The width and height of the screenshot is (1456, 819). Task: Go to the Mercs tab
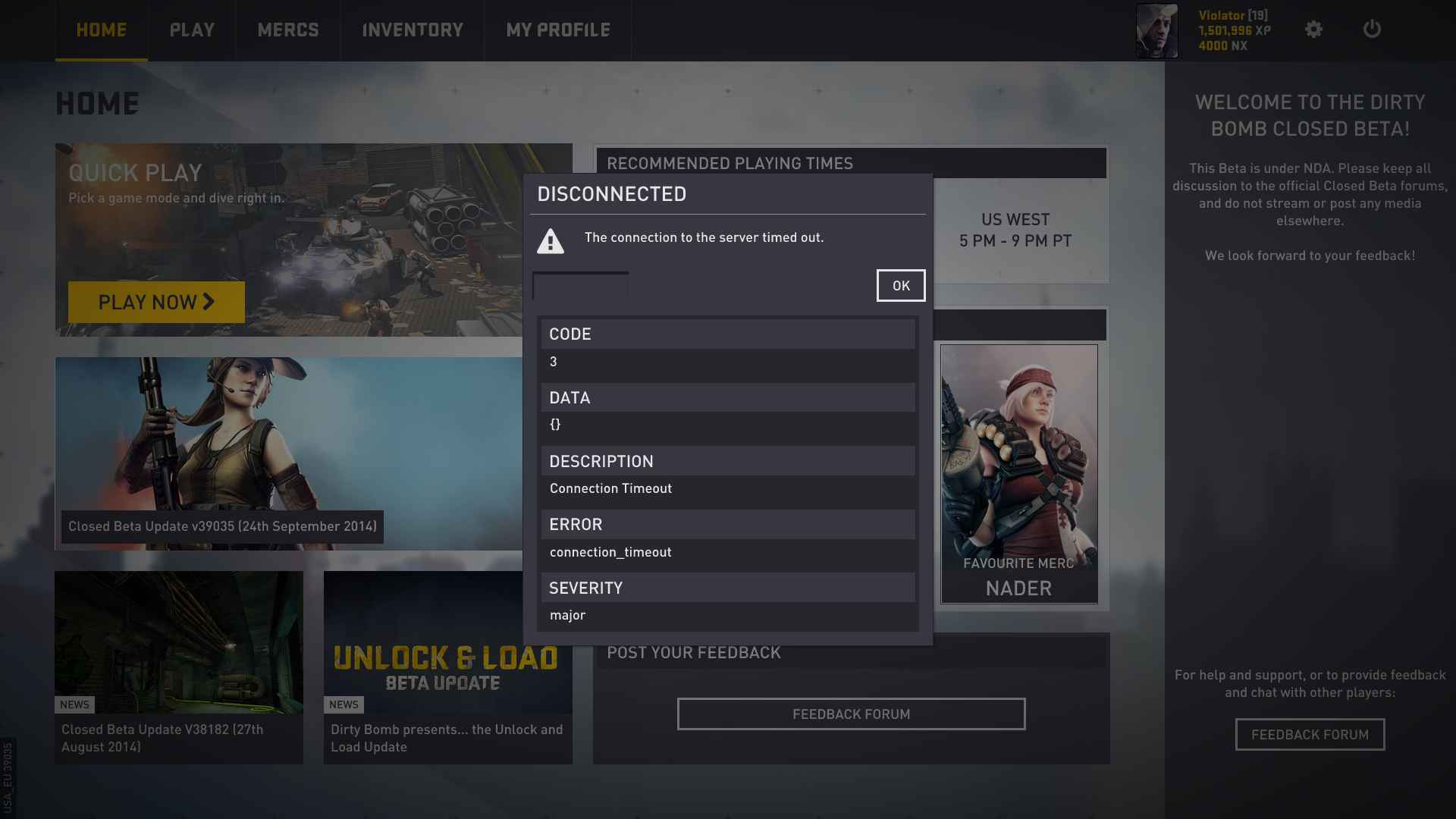point(288,30)
